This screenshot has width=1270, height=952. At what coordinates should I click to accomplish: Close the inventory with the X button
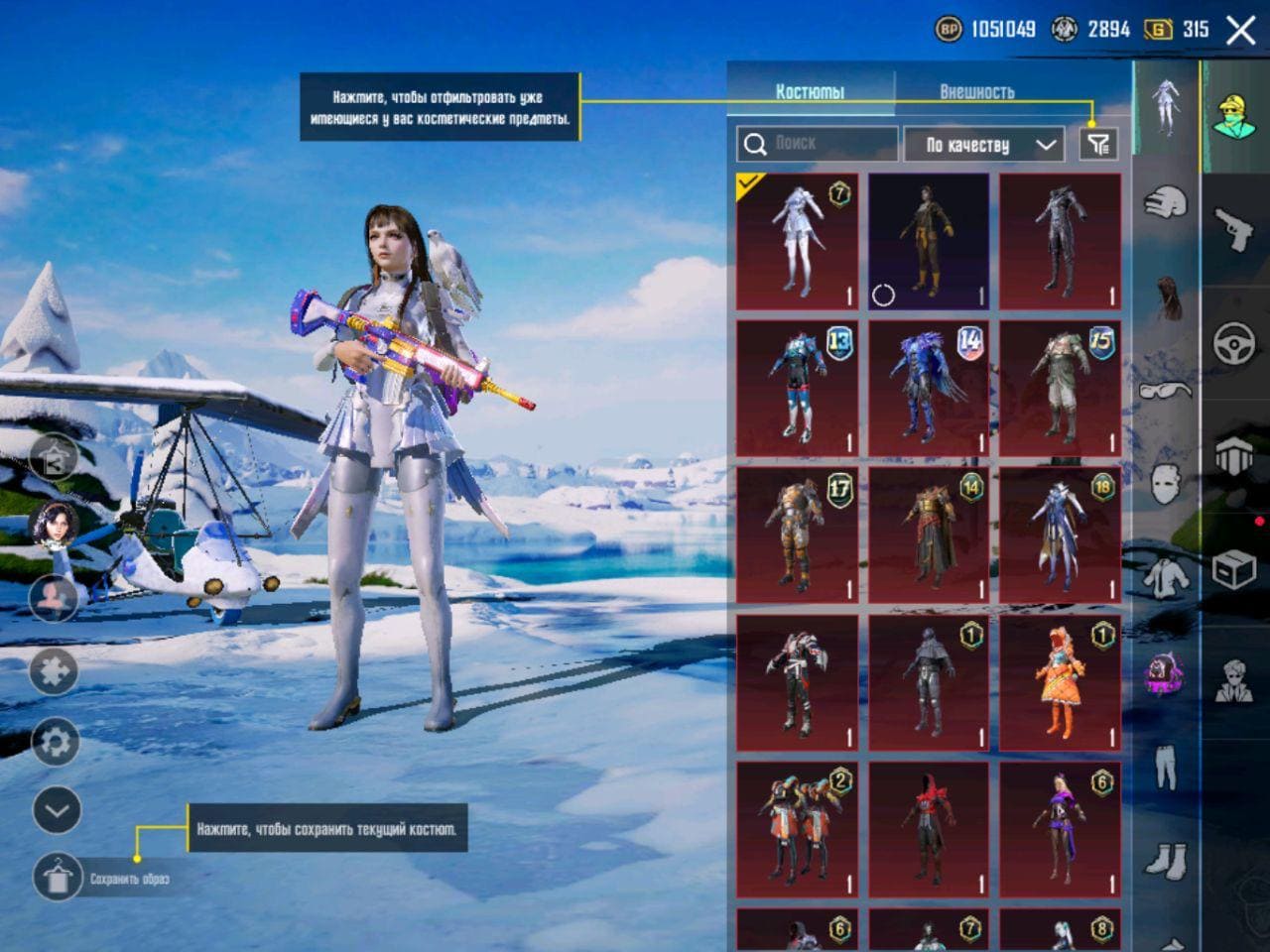pos(1240,31)
